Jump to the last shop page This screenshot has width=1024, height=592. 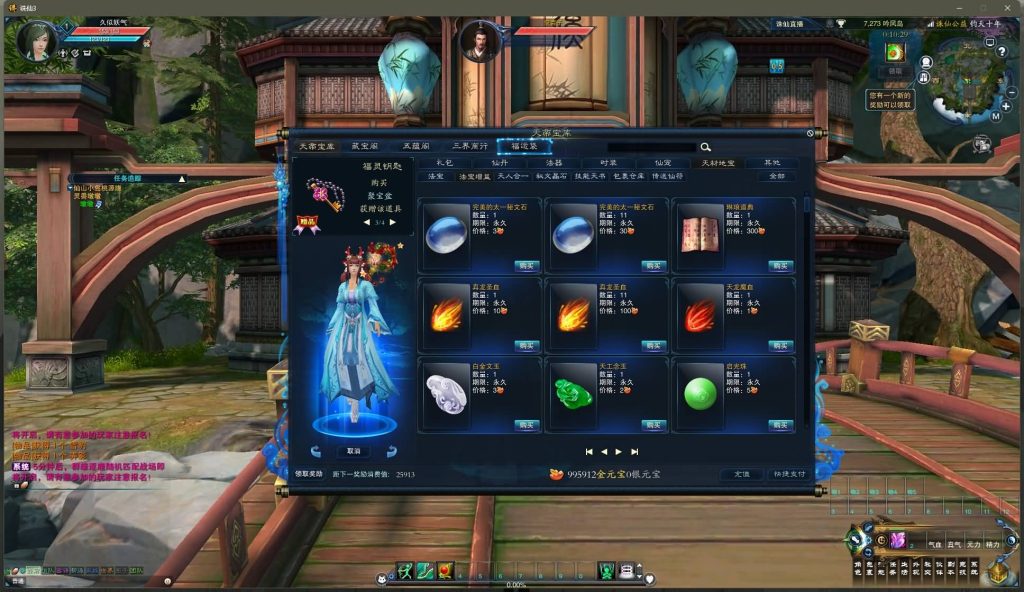pyautogui.click(x=635, y=452)
